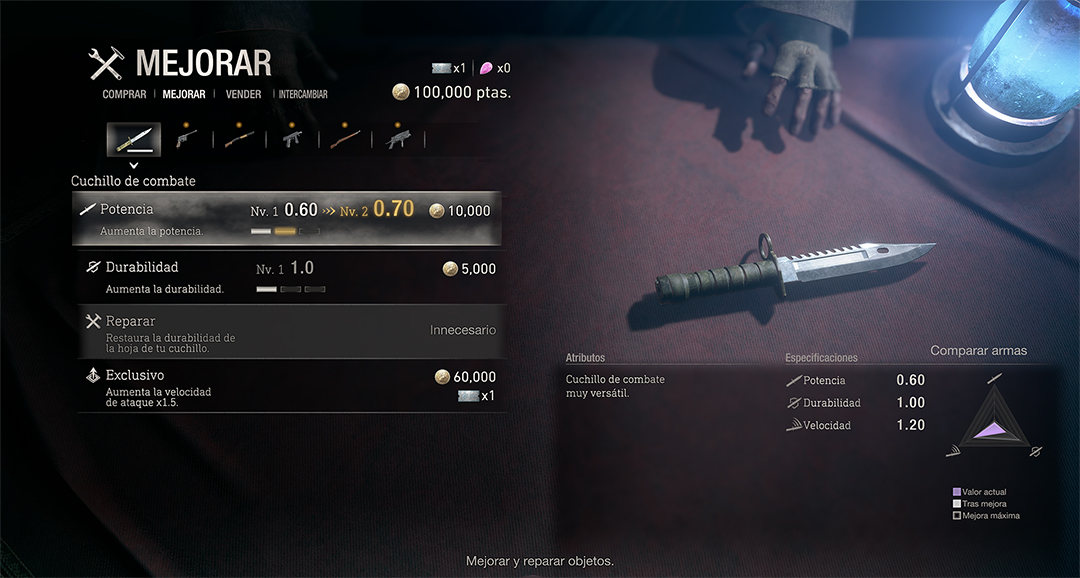
Task: Switch to the Mejorar tab
Action: [x=184, y=95]
